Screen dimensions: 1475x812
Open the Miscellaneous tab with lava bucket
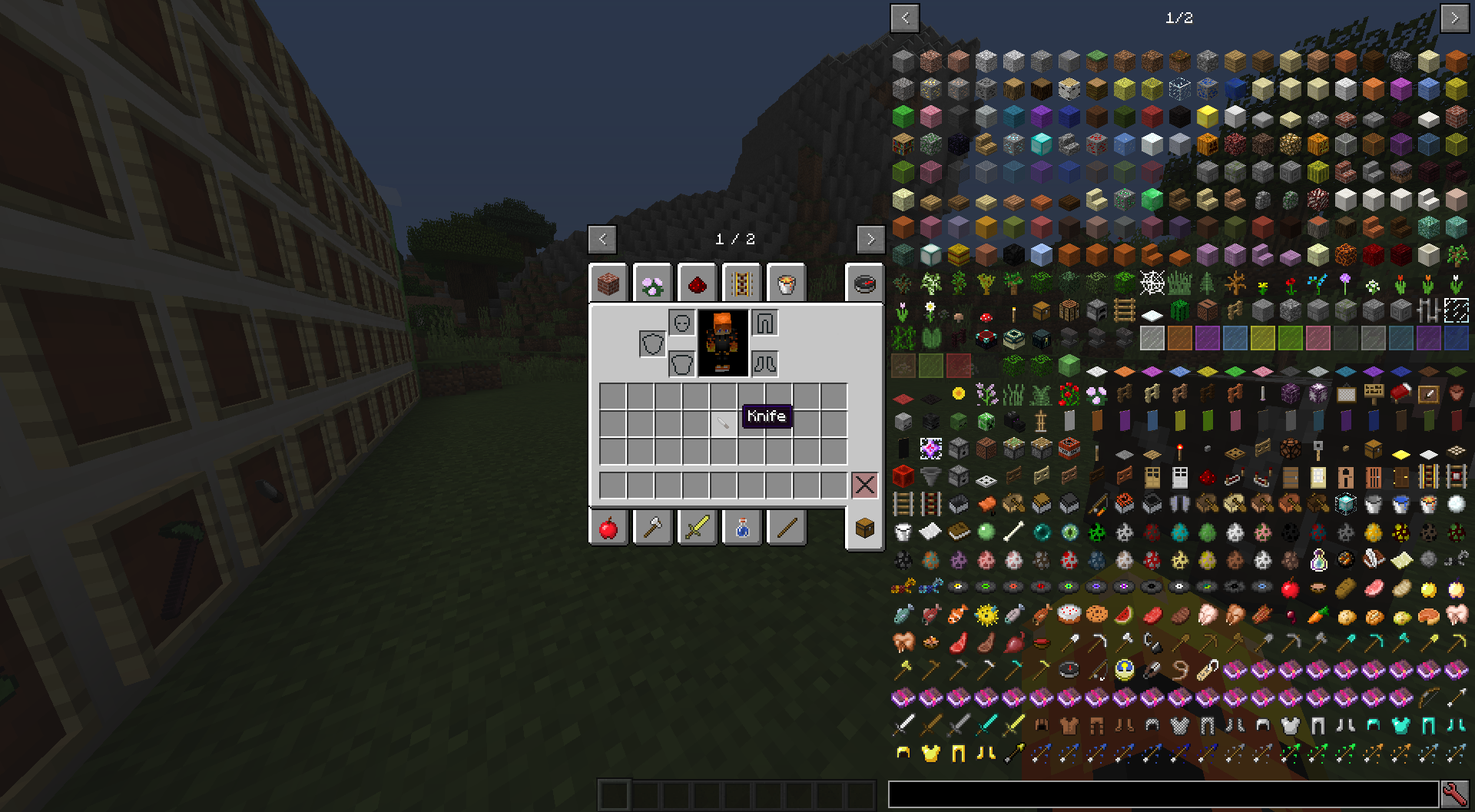click(785, 283)
